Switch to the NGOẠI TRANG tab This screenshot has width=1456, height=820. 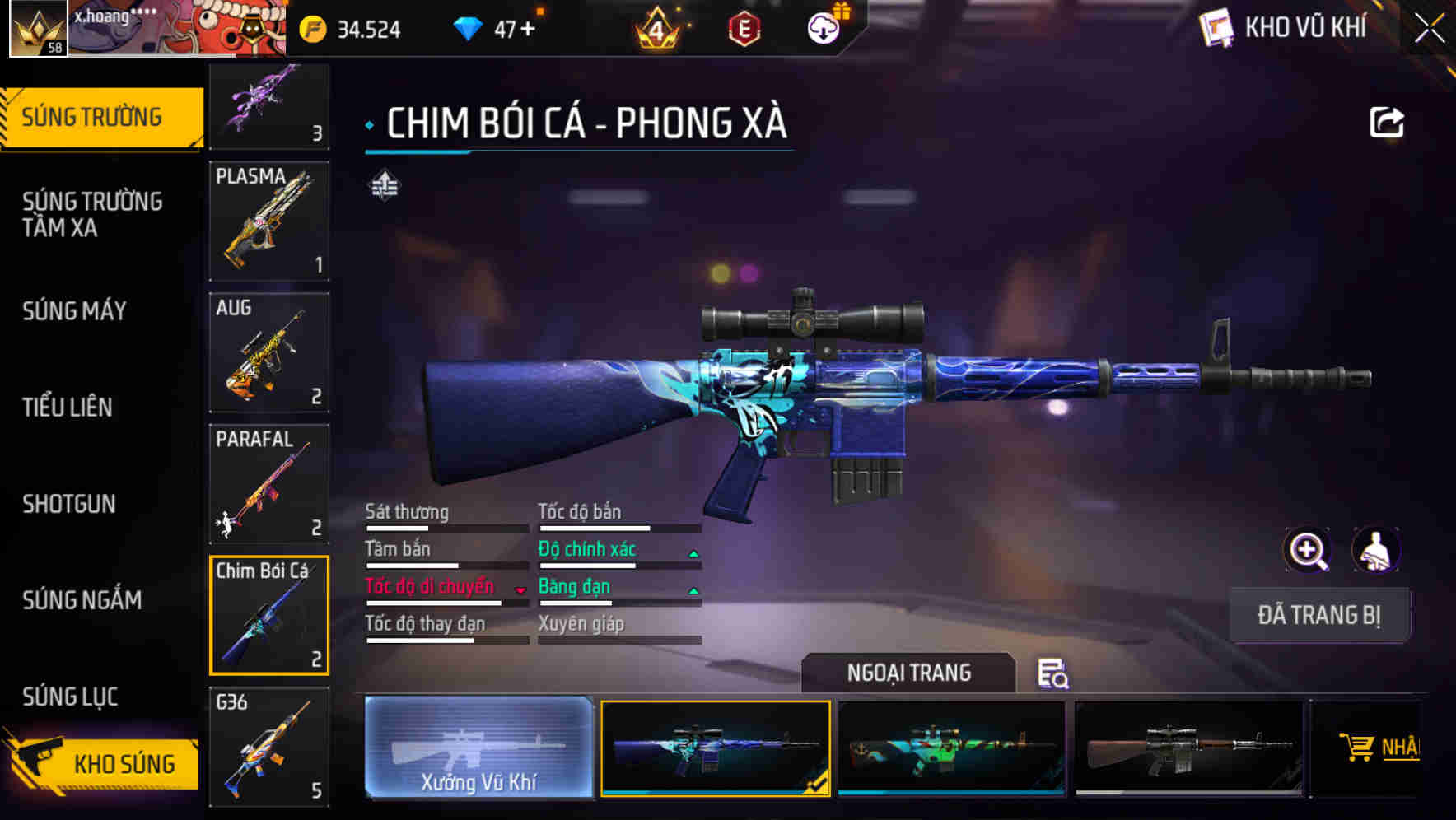point(909,673)
